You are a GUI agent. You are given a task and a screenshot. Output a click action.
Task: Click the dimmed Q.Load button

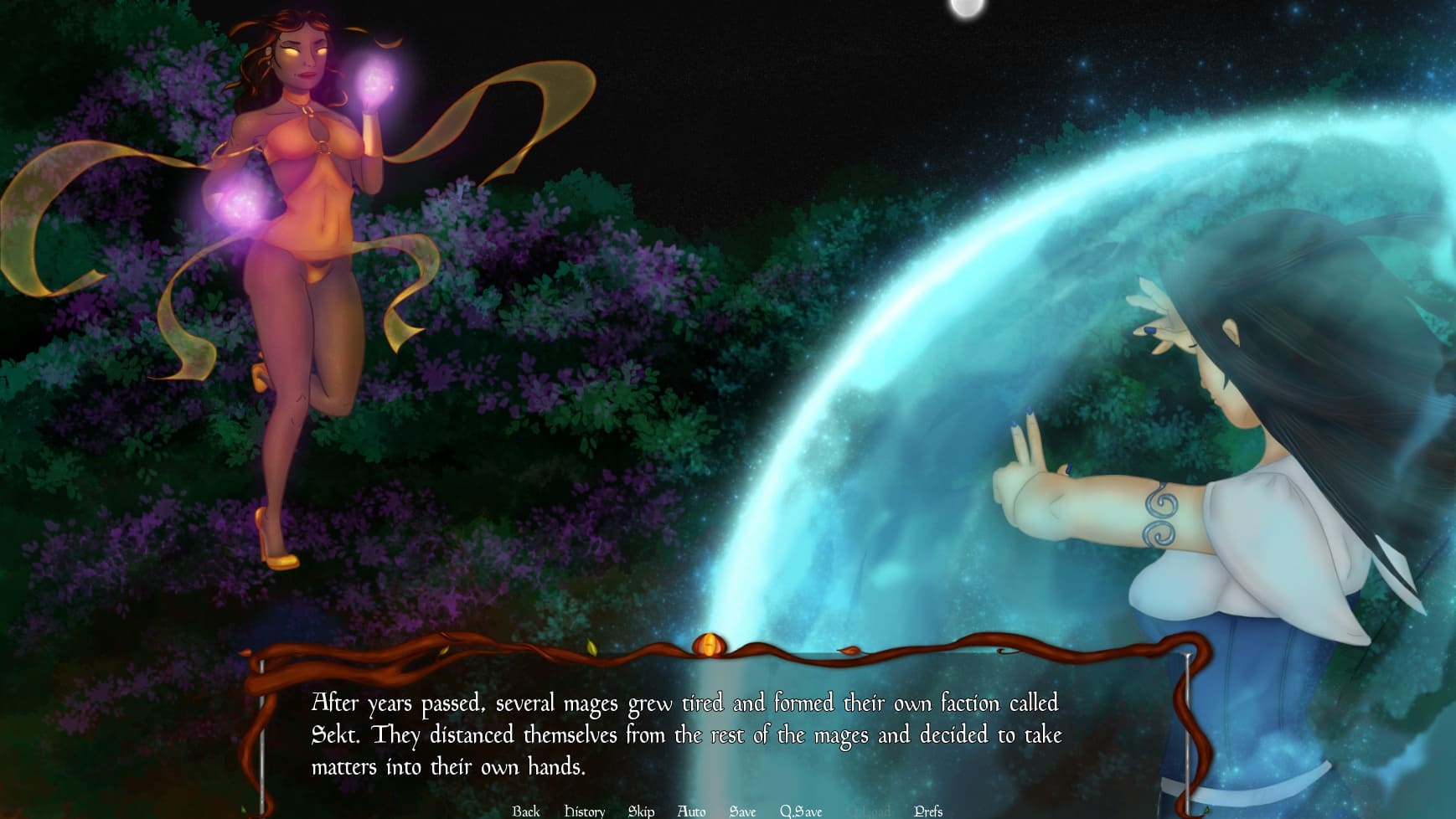(869, 811)
